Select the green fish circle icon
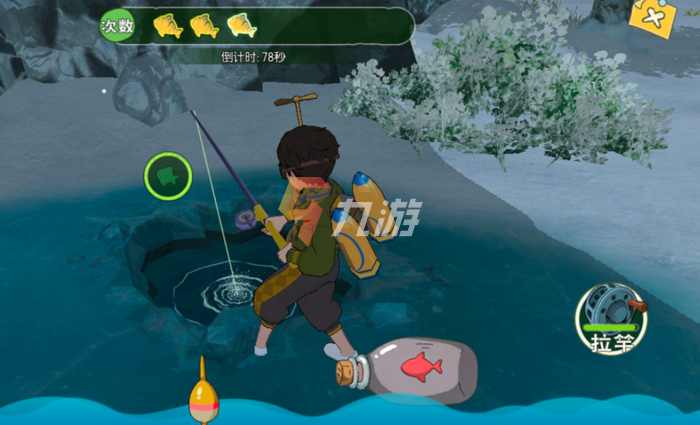 click(x=167, y=177)
